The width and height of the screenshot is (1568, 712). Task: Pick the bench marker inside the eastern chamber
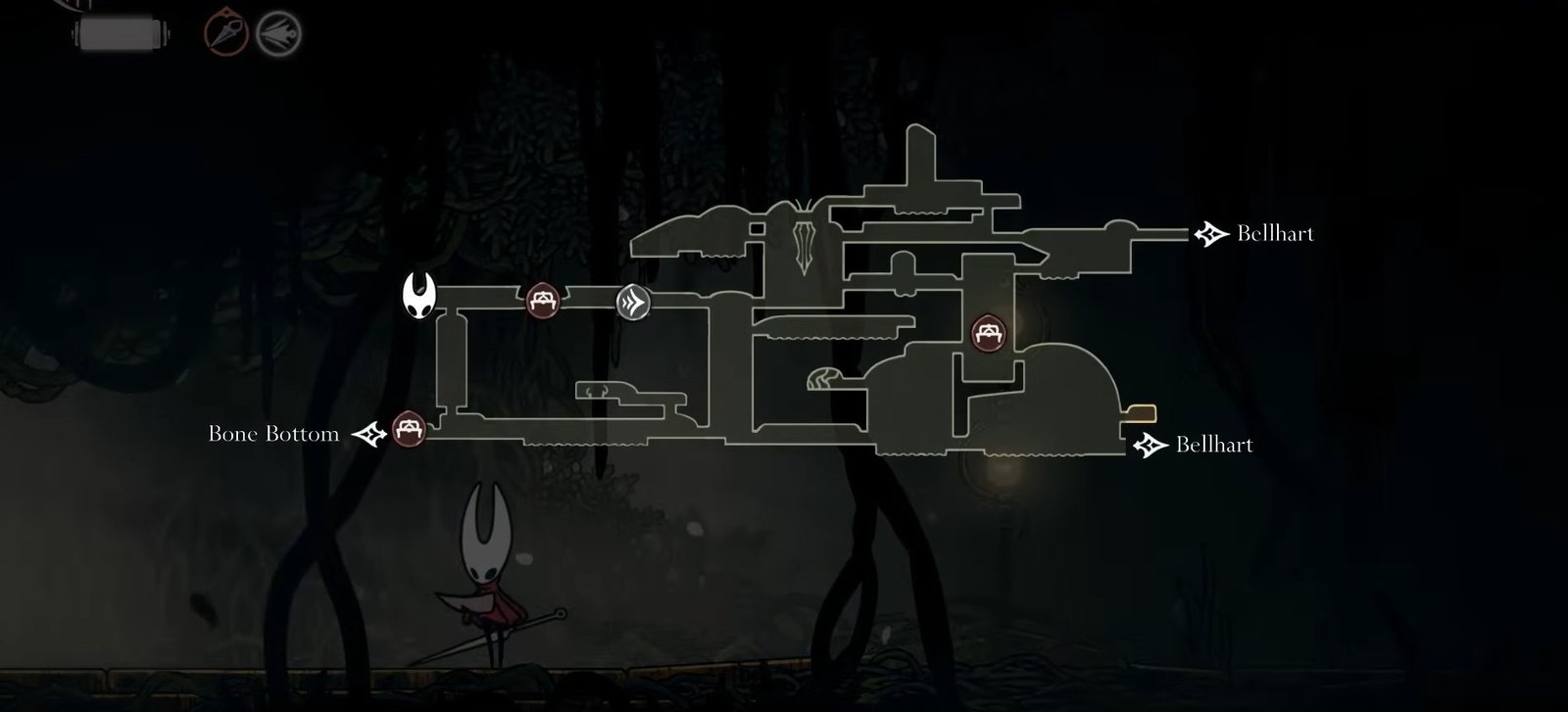(x=988, y=333)
